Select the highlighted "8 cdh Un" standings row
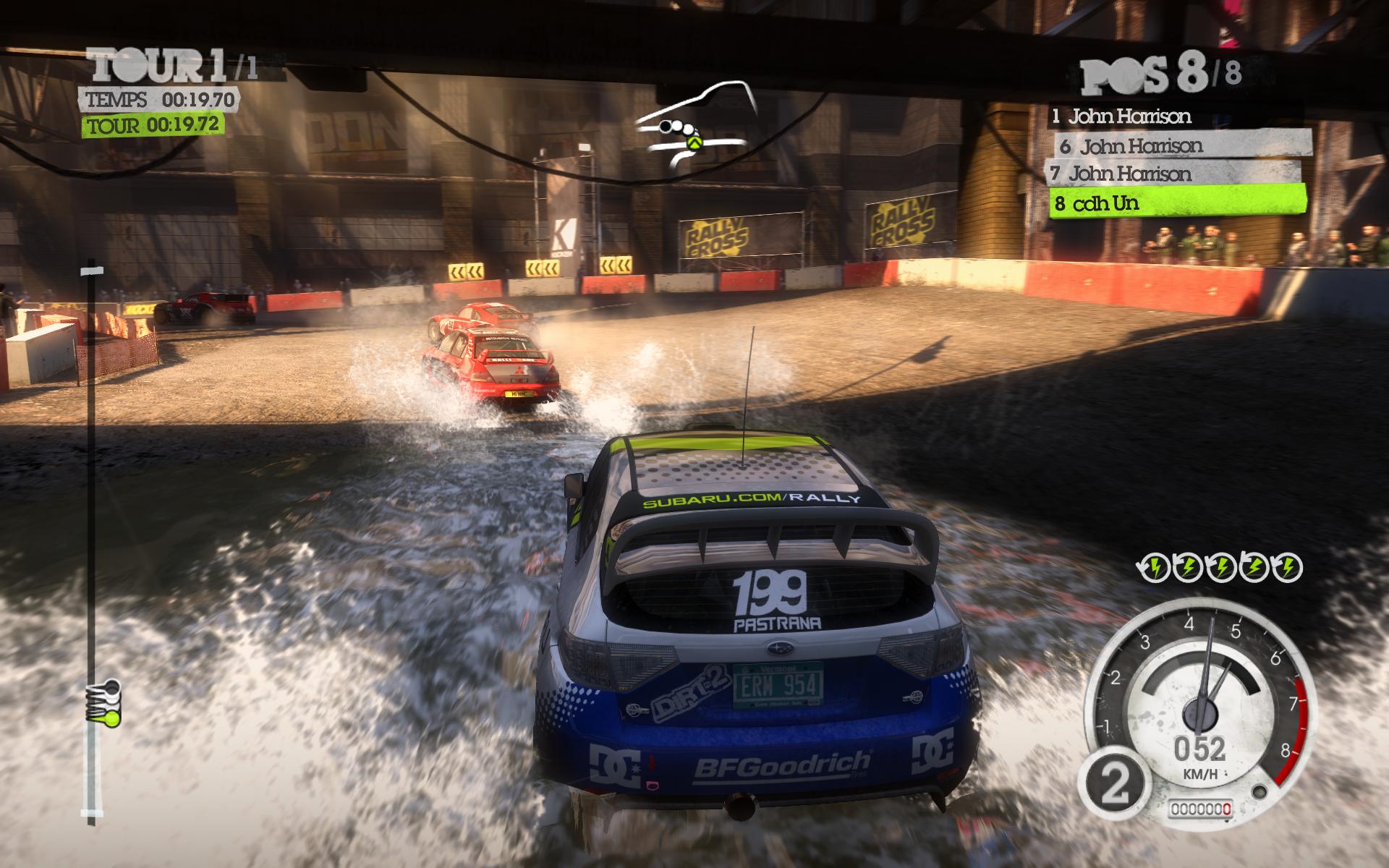 click(x=1176, y=202)
